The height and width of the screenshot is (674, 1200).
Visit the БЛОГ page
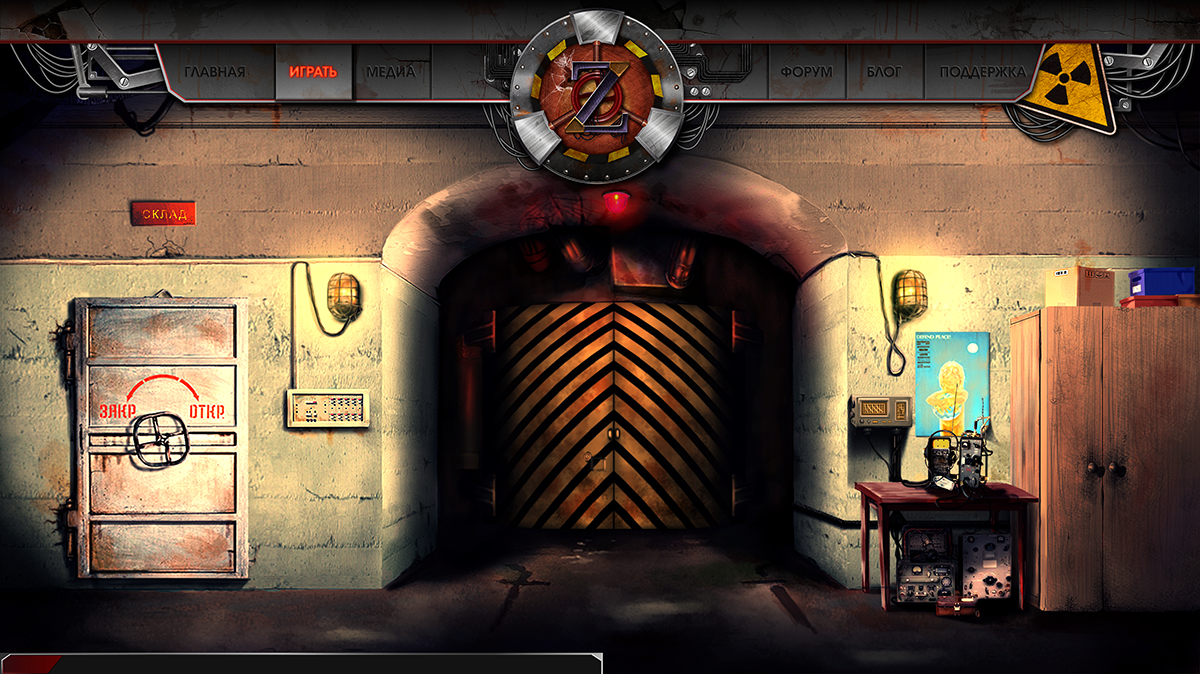coord(883,72)
